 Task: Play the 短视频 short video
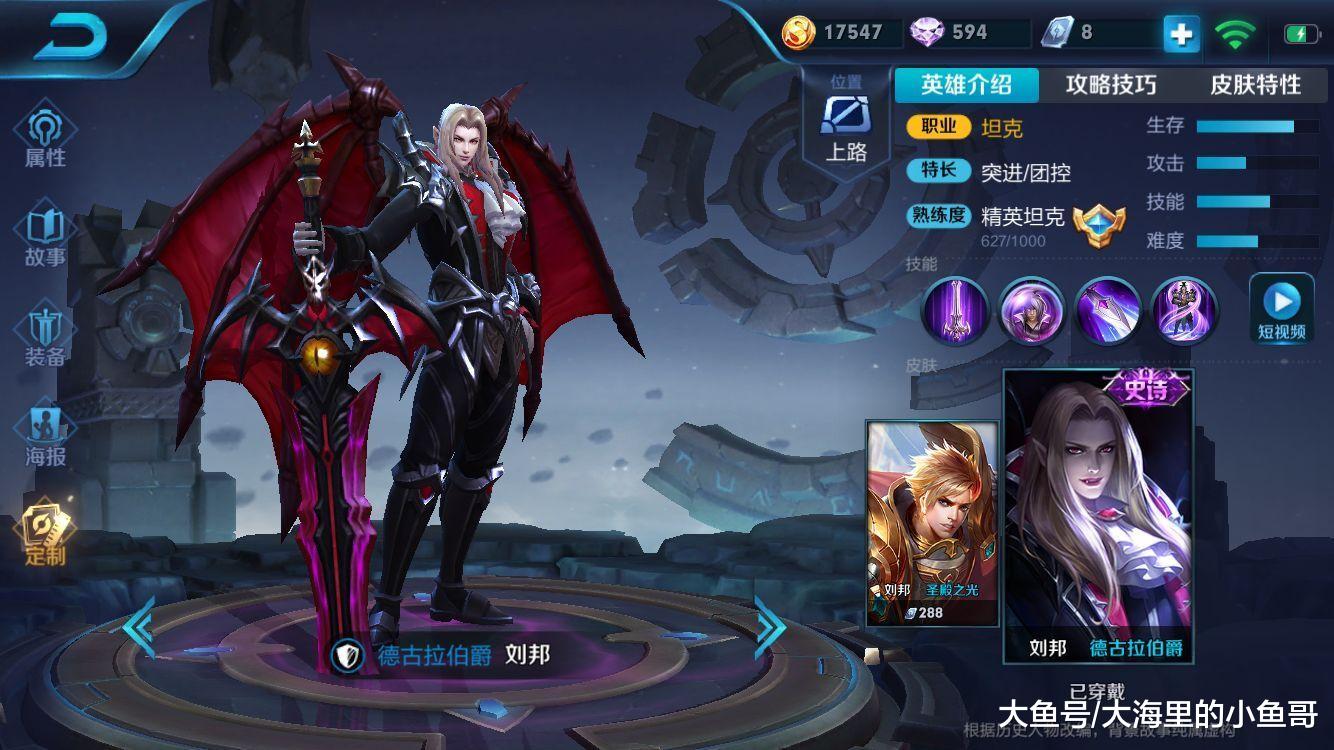pos(1281,309)
